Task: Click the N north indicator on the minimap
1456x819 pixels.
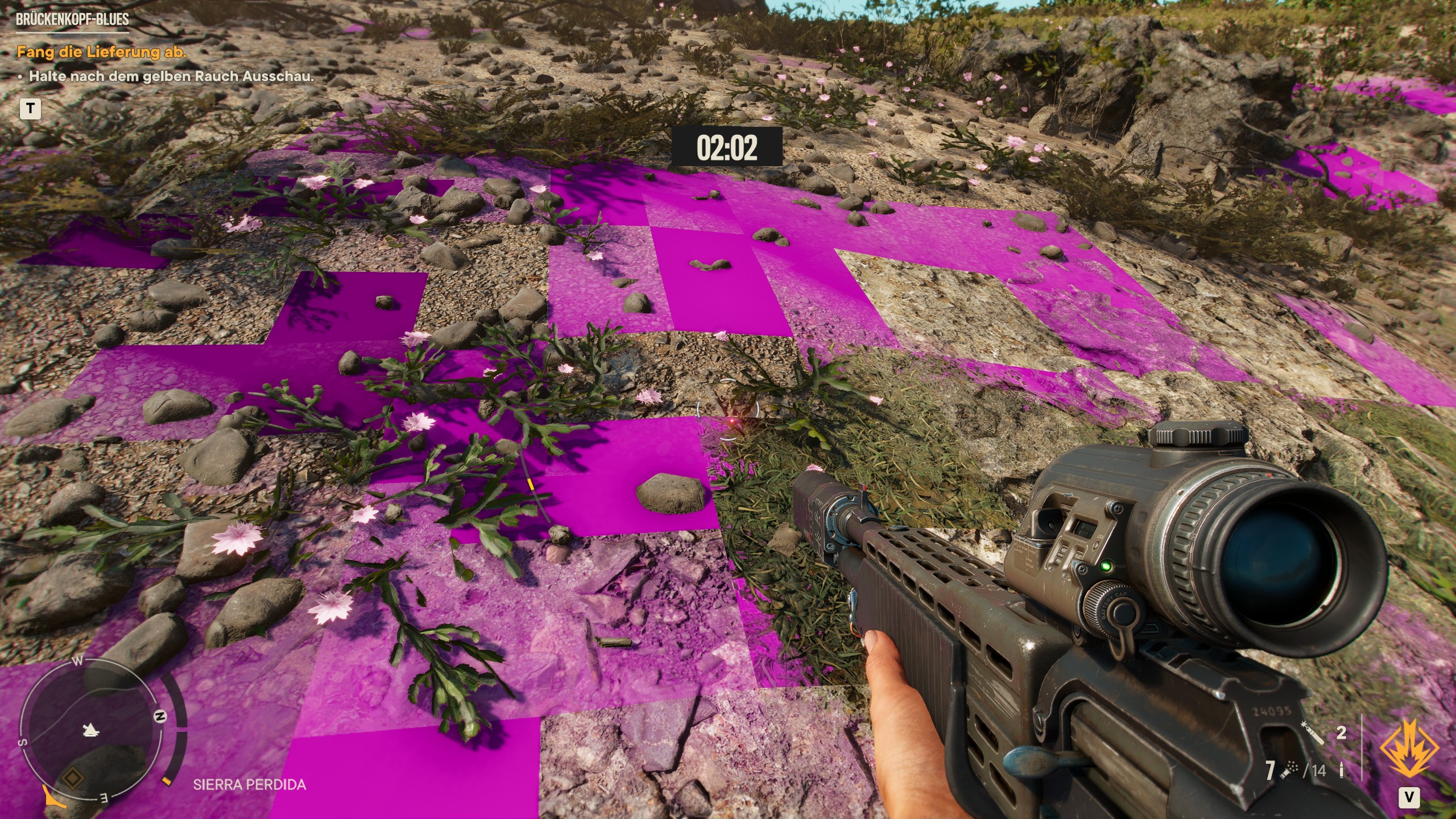Action: coord(160,715)
